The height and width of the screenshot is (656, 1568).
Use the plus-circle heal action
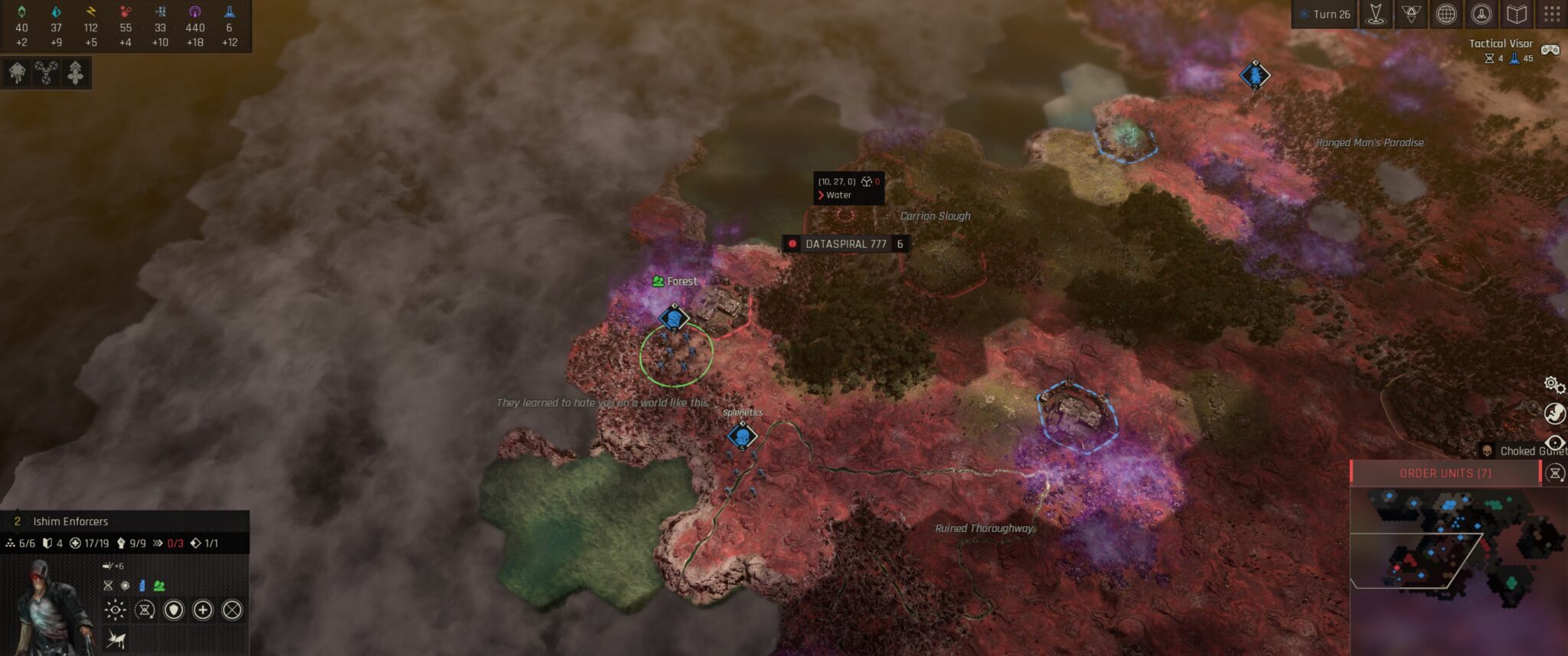pyautogui.click(x=203, y=610)
